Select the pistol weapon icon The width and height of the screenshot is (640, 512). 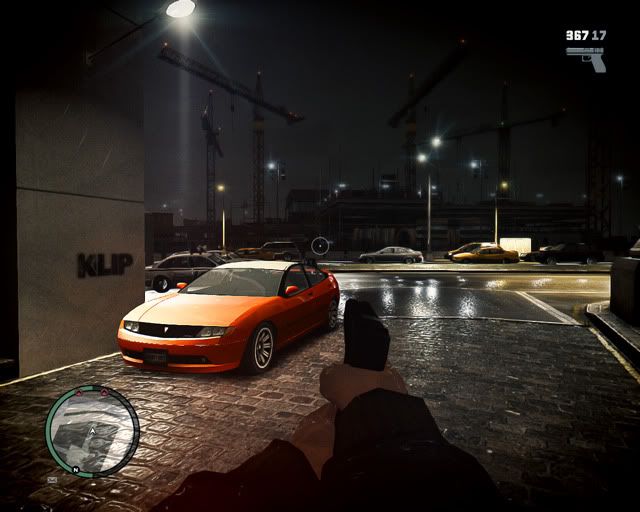pos(586,57)
